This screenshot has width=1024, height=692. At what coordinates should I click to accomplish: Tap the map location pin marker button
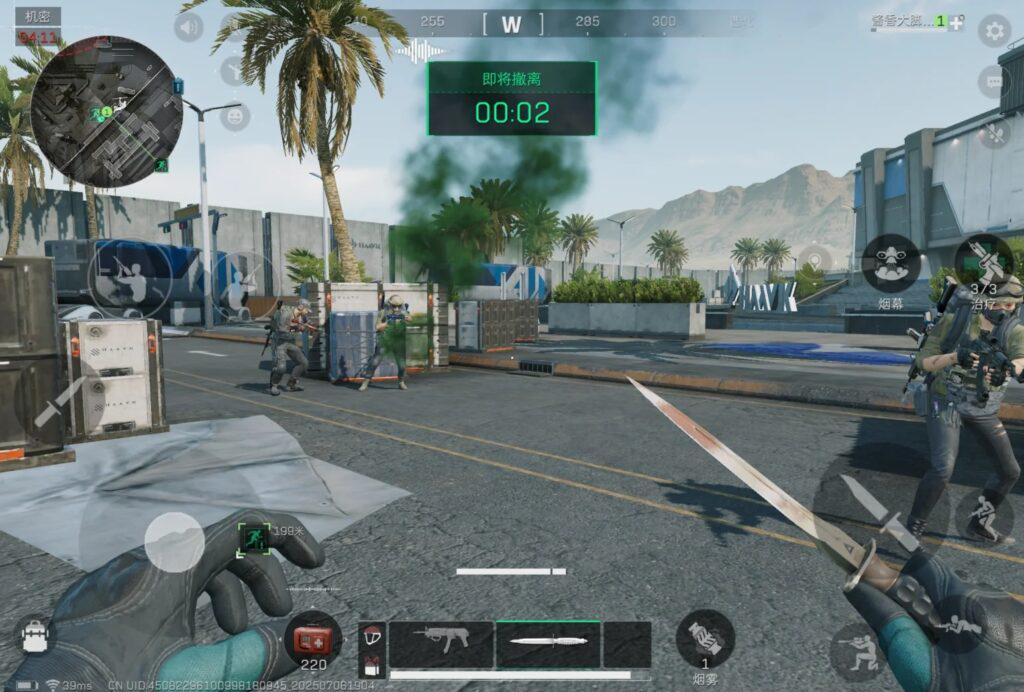[815, 261]
